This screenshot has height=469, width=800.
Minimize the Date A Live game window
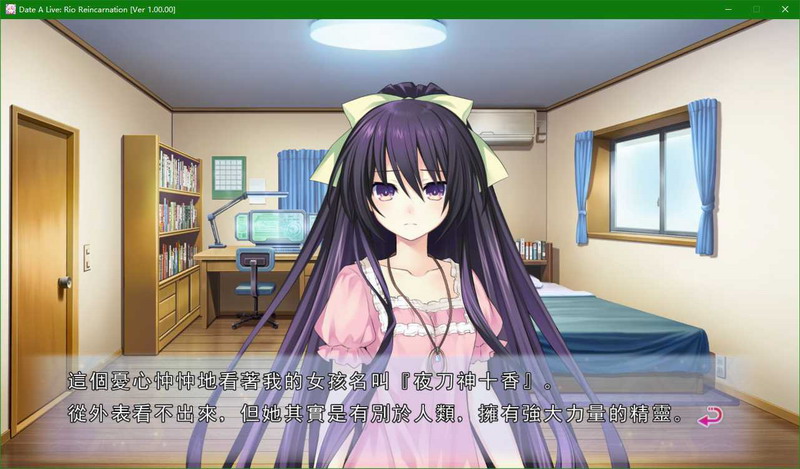coord(726,9)
